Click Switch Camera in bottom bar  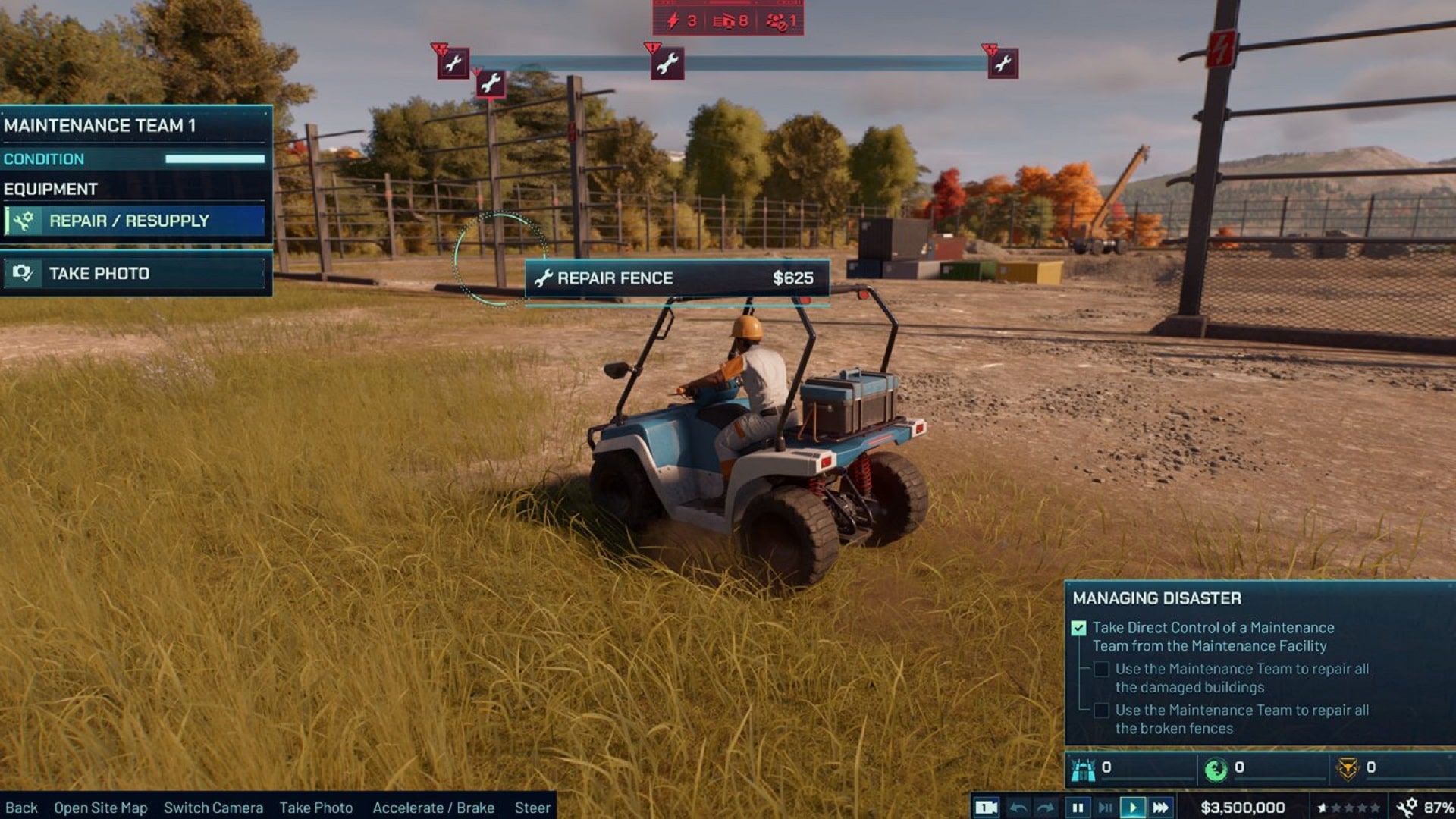(213, 808)
